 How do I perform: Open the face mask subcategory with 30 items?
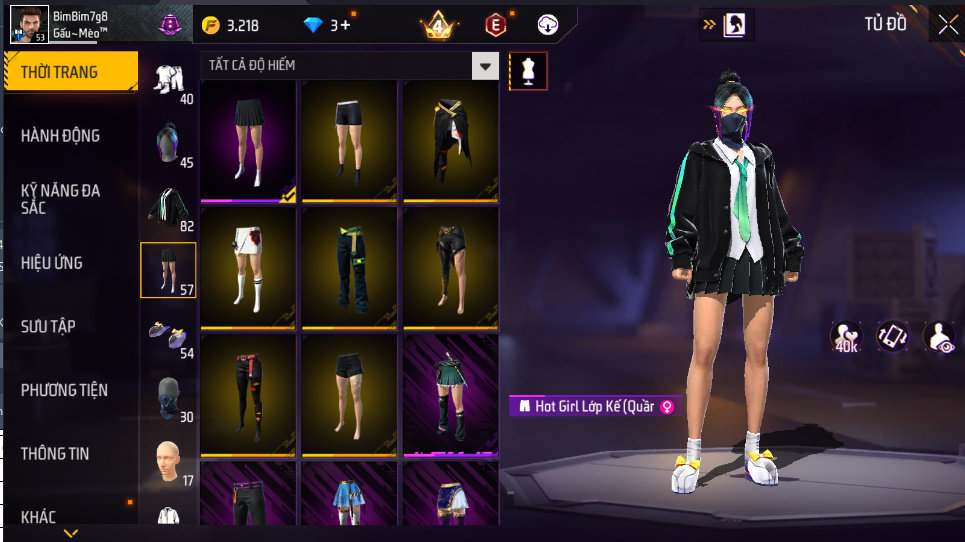[168, 396]
